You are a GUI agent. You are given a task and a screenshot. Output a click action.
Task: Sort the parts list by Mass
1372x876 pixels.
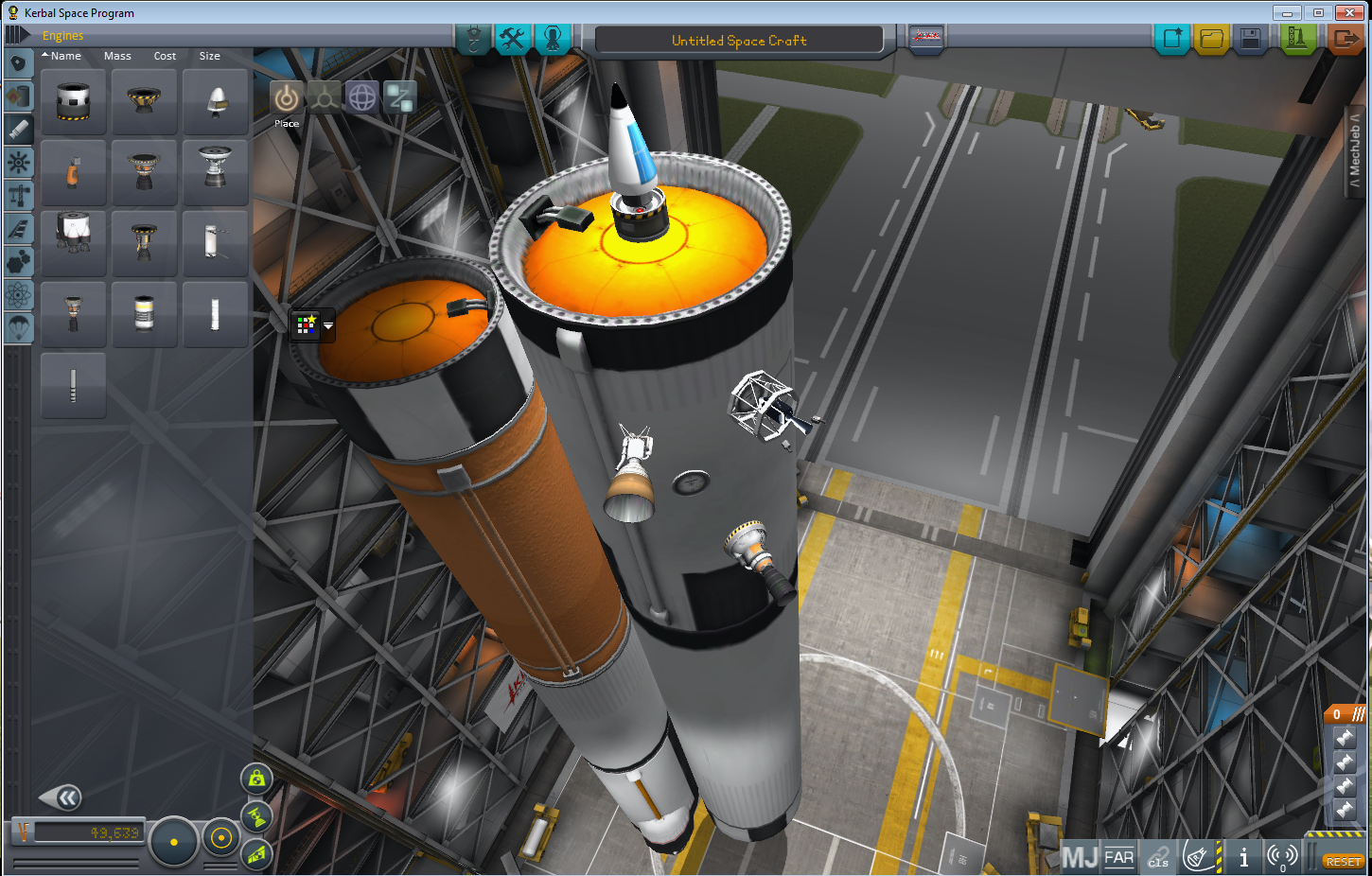pyautogui.click(x=117, y=56)
